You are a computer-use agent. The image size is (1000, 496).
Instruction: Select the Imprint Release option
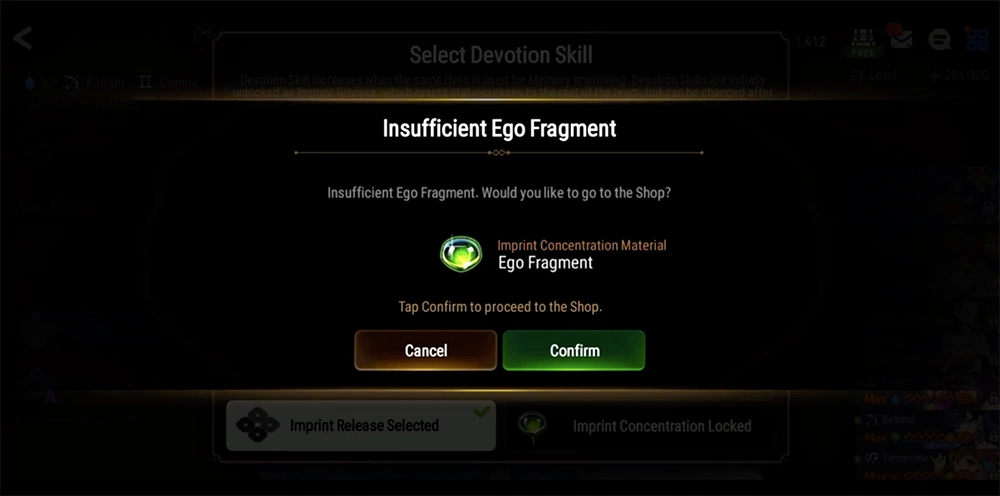click(360, 425)
